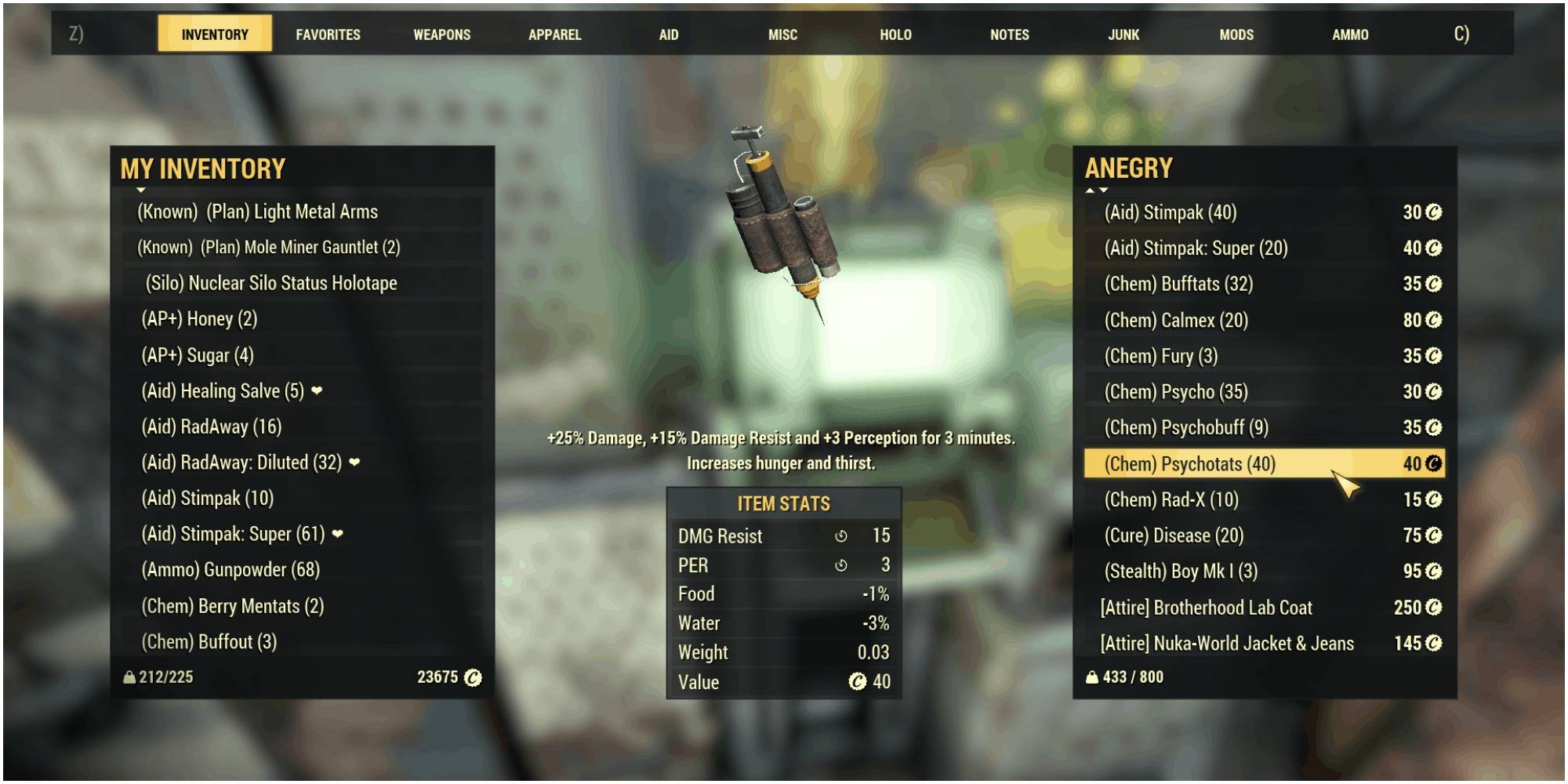Open the Apparel category tab

[554, 34]
